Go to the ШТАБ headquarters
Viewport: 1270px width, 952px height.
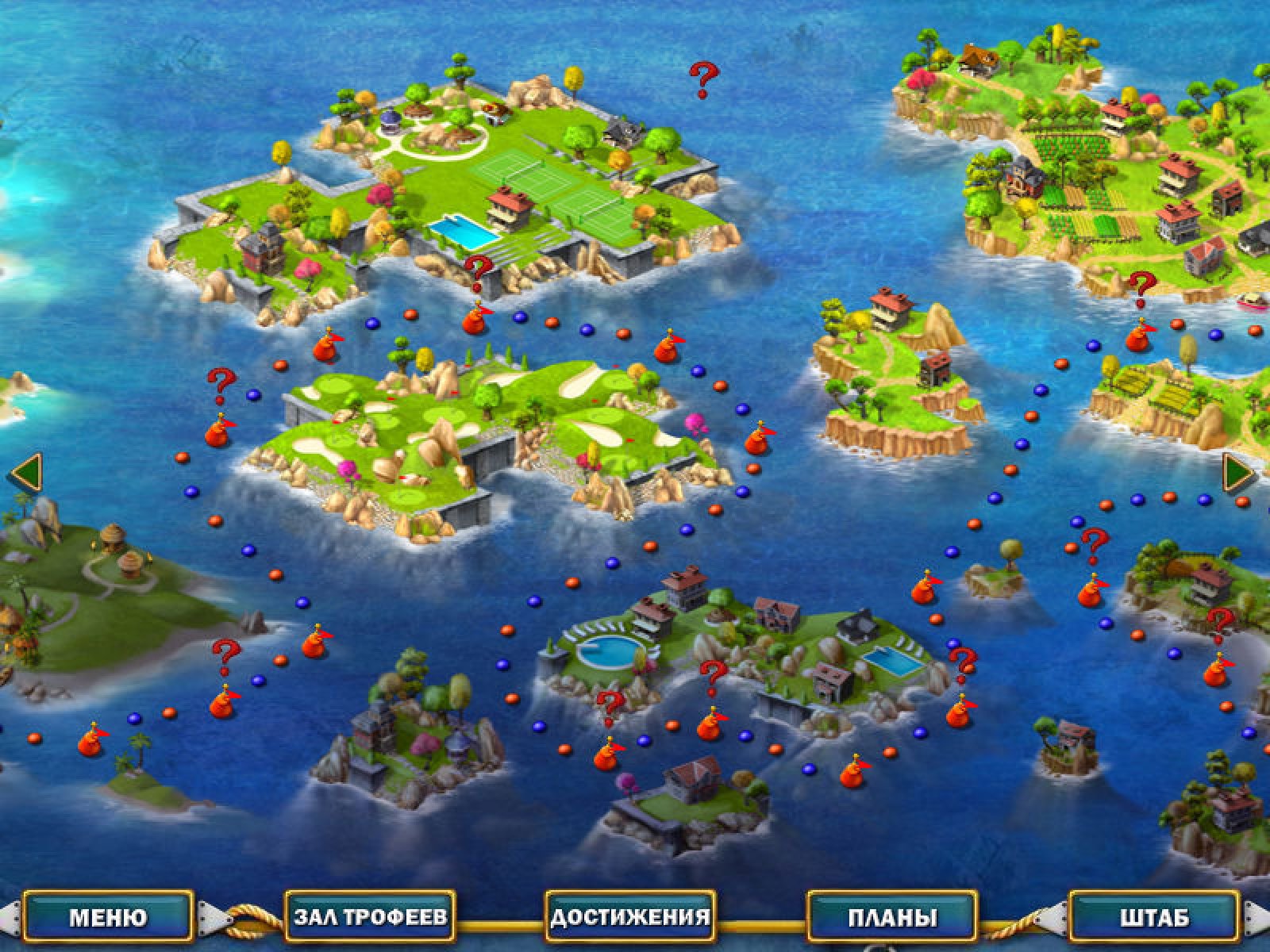pos(1154,917)
